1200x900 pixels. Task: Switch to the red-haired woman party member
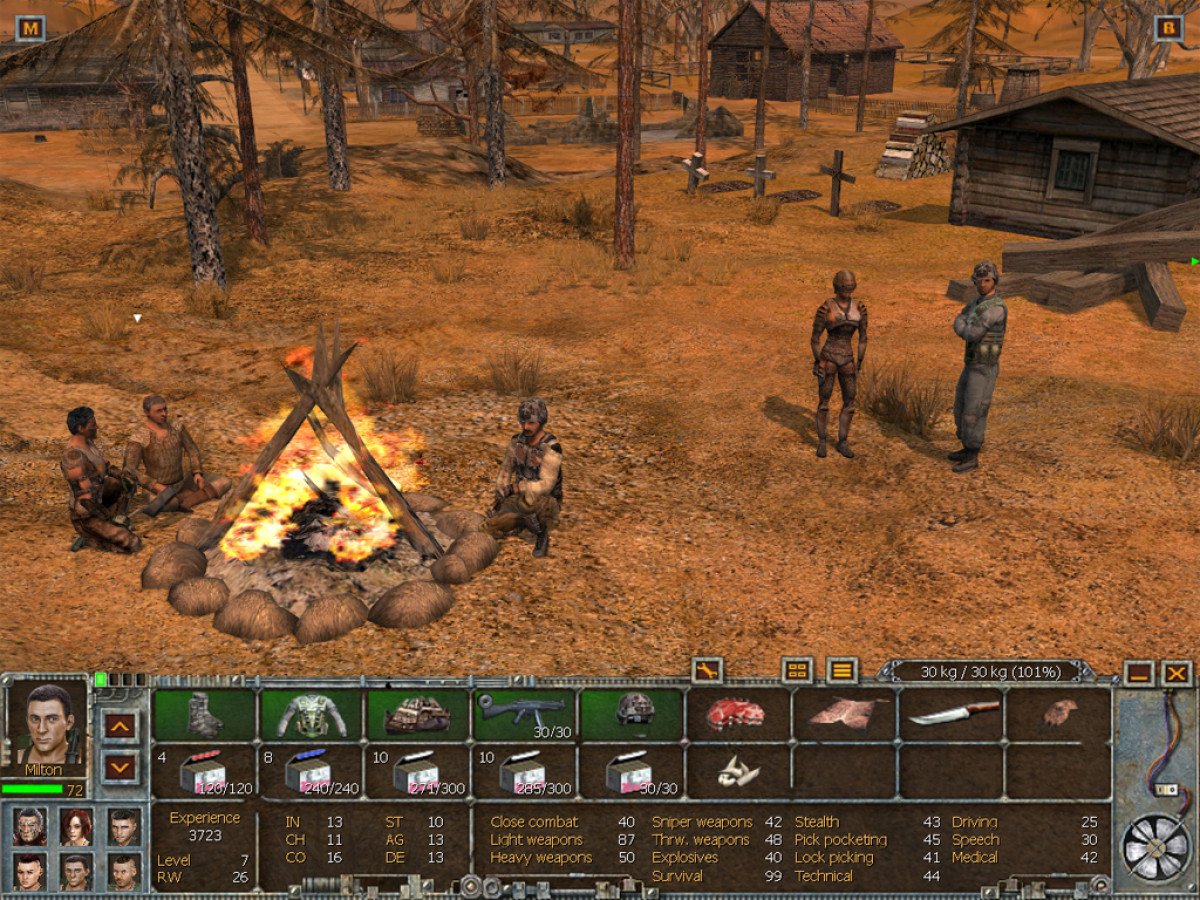[76, 826]
